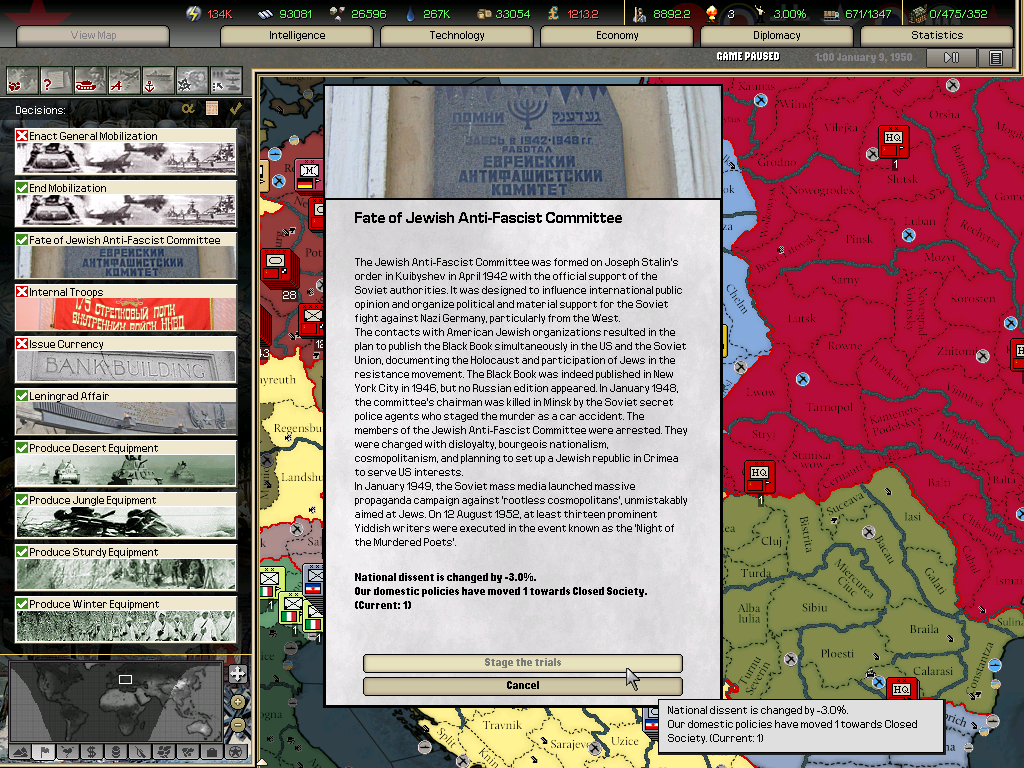
Task: Click the world minimap
Action: click(115, 700)
